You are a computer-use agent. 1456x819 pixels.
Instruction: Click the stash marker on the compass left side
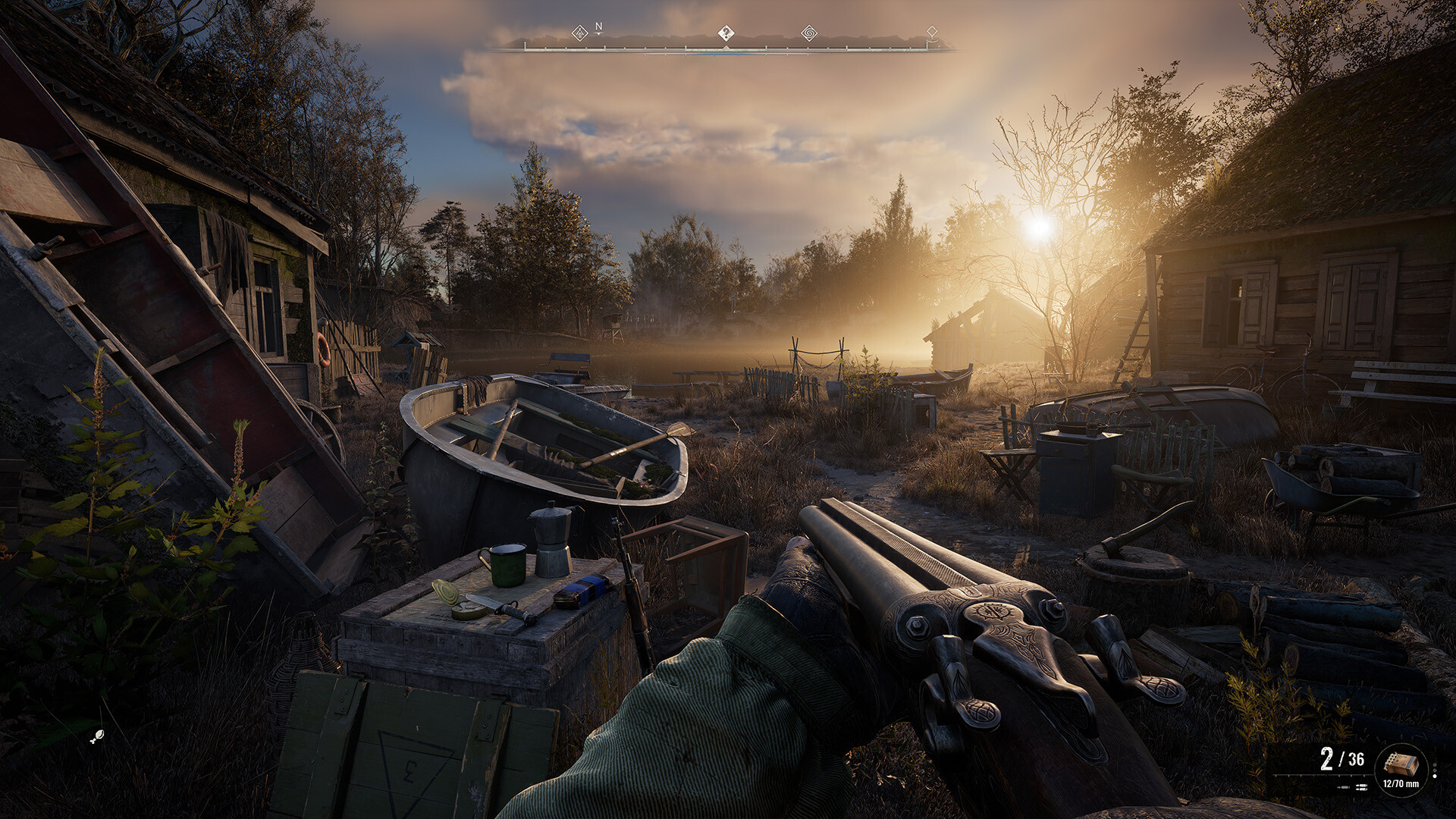(x=579, y=33)
